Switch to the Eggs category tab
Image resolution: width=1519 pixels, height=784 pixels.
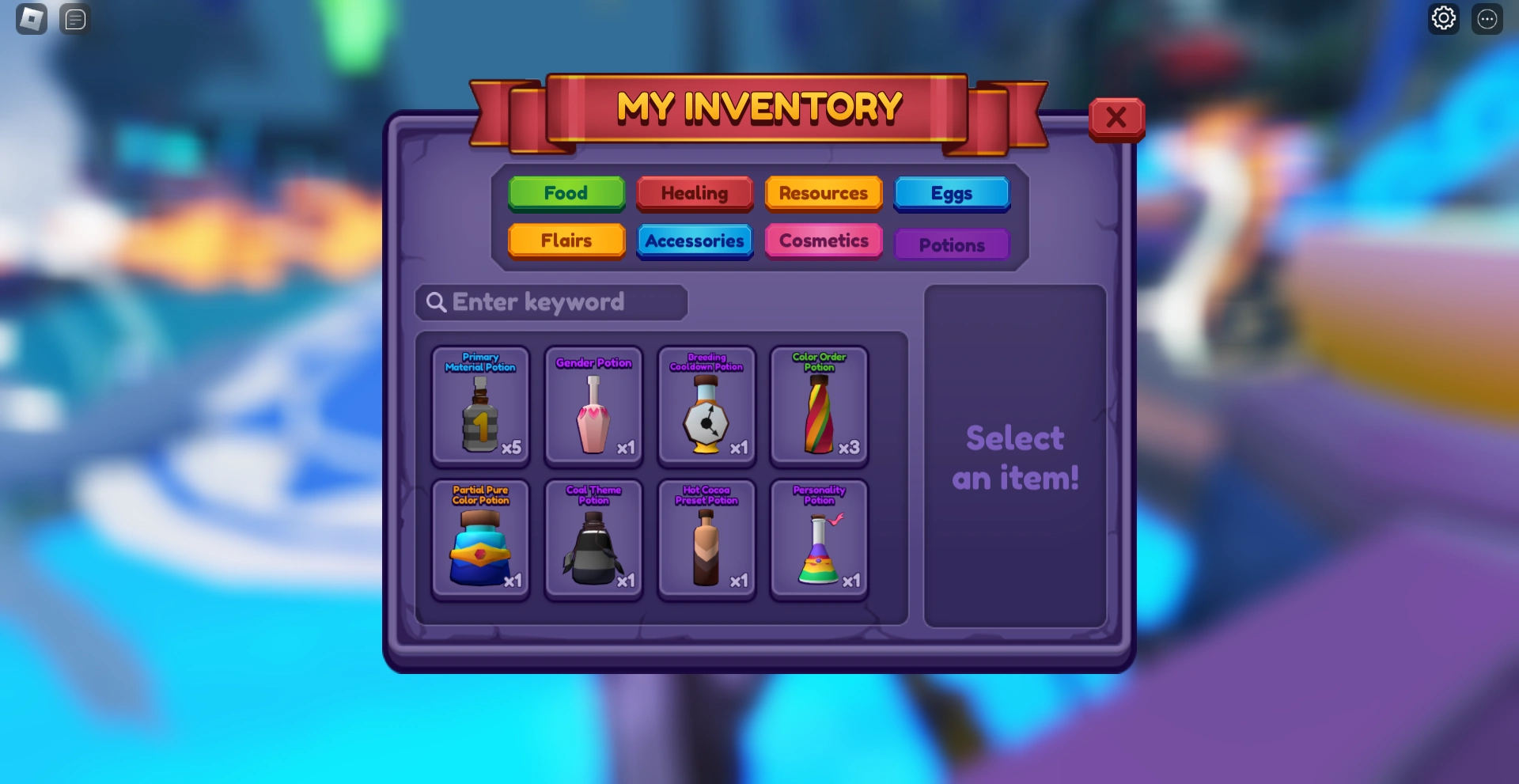tap(951, 193)
